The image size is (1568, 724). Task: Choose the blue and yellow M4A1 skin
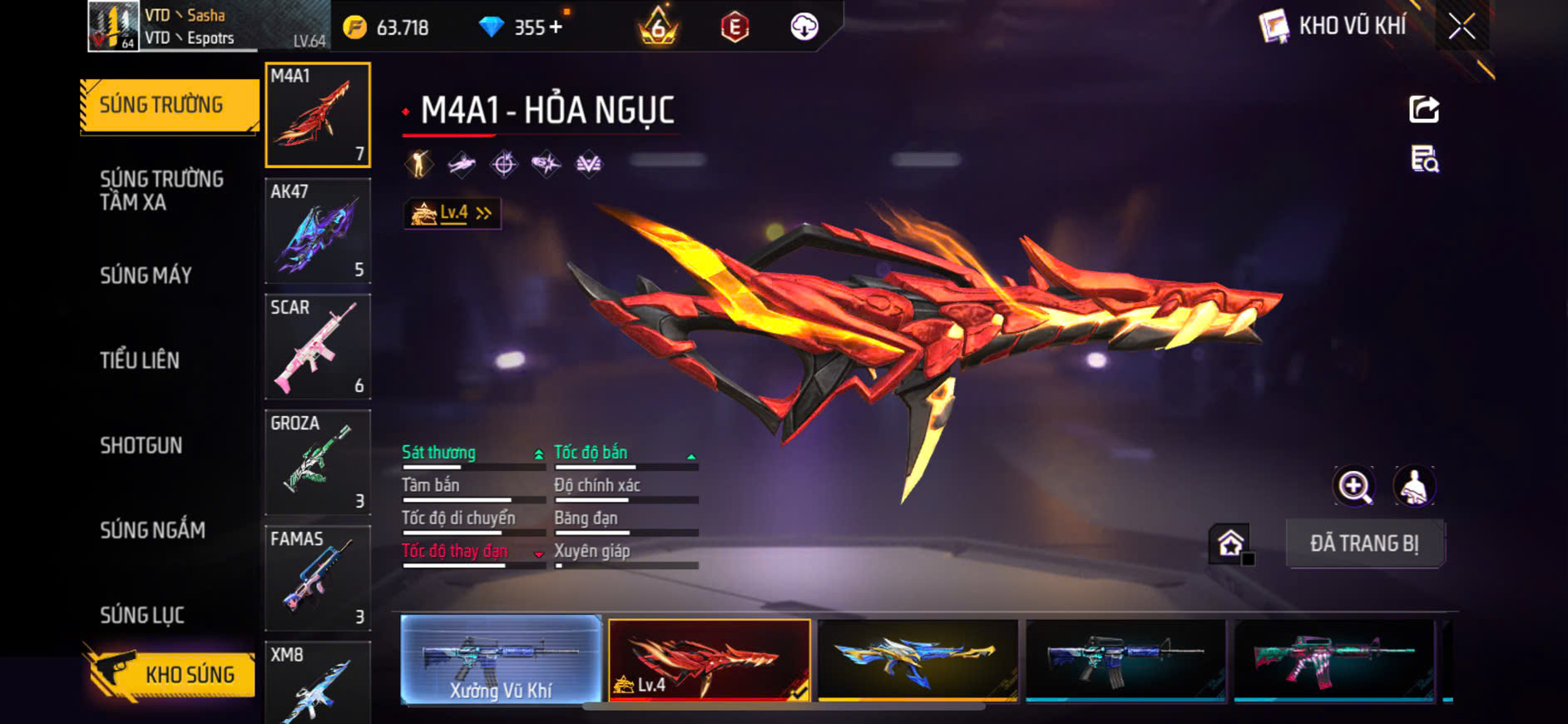pos(918,659)
